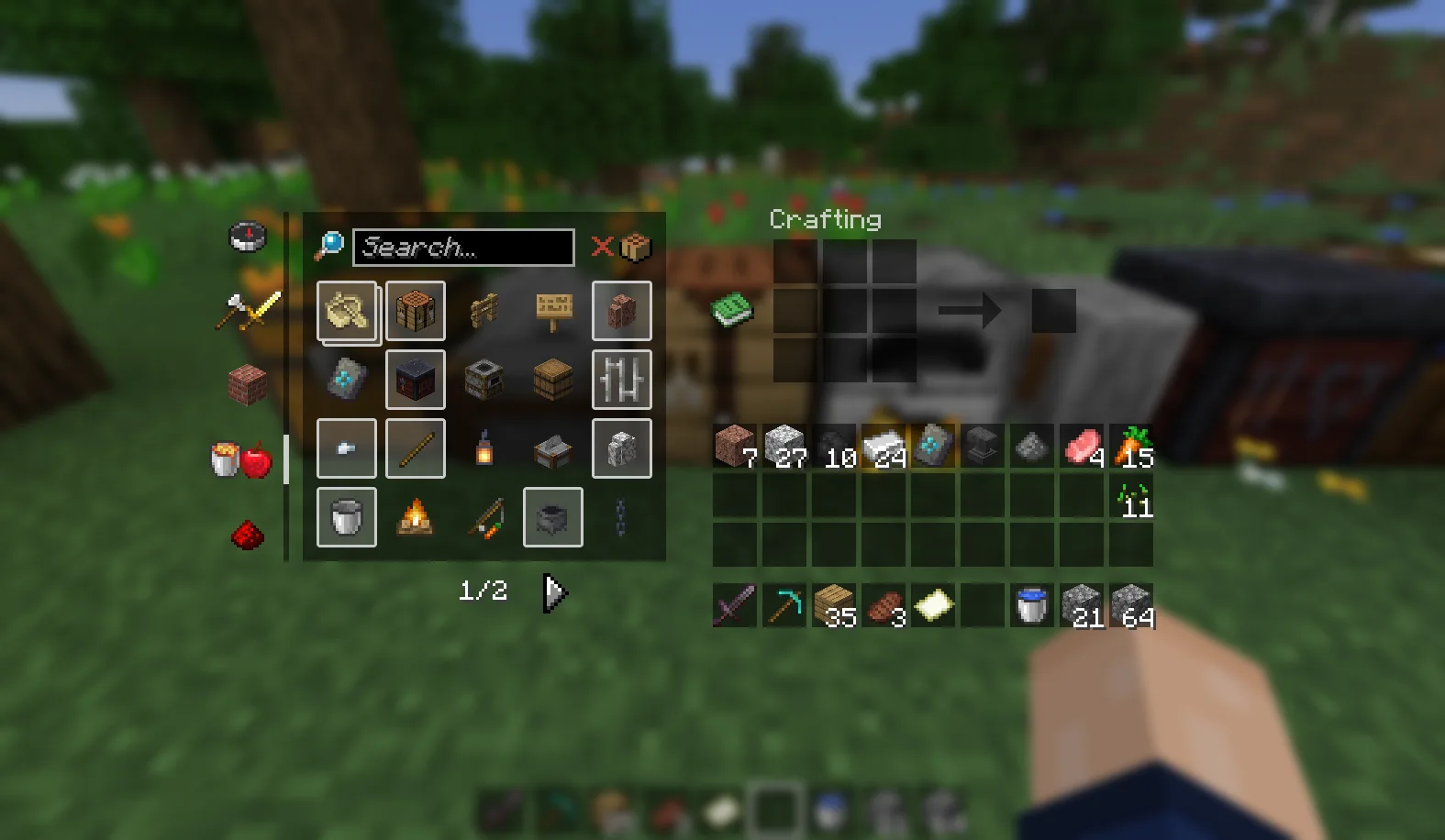This screenshot has width=1445, height=840.
Task: Click the compass icon in the left sidebar
Action: (248, 236)
